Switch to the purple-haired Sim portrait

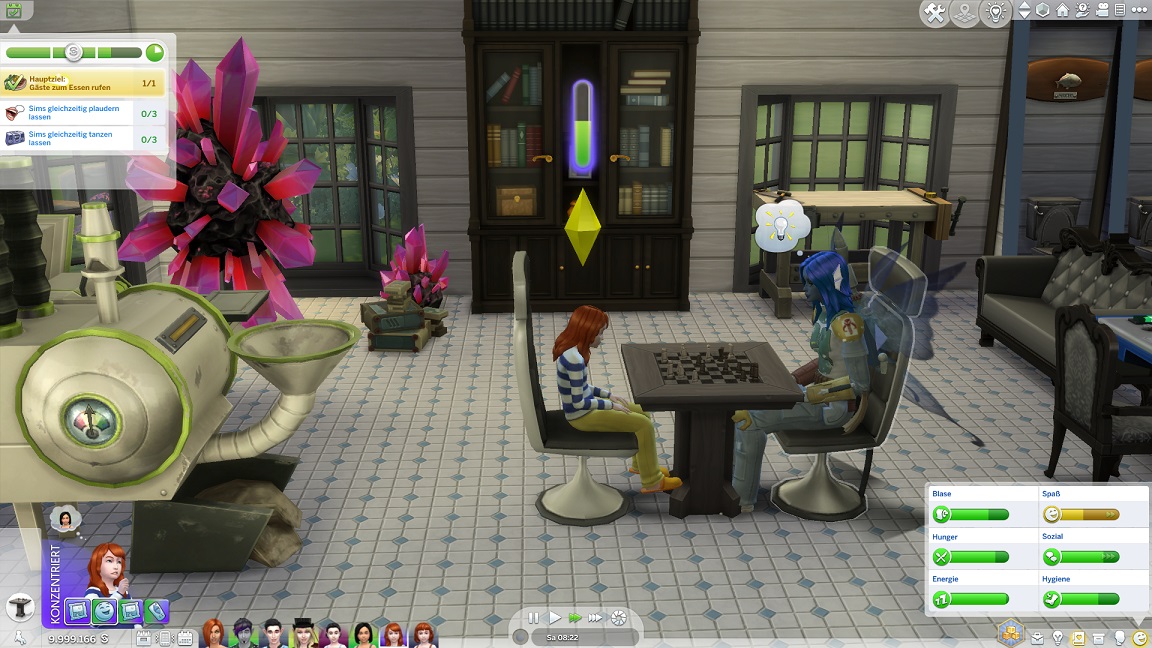coord(243,634)
